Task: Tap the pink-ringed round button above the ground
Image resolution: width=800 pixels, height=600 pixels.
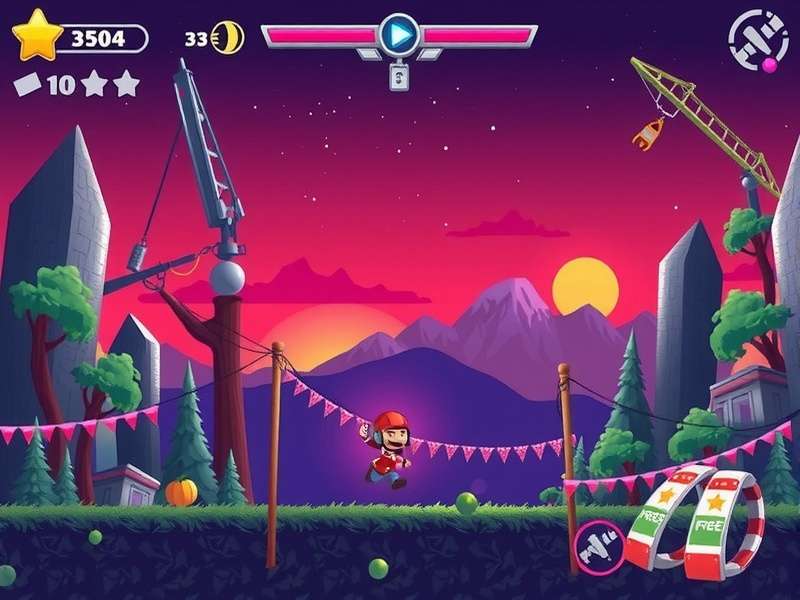Action: pyautogui.click(x=600, y=545)
